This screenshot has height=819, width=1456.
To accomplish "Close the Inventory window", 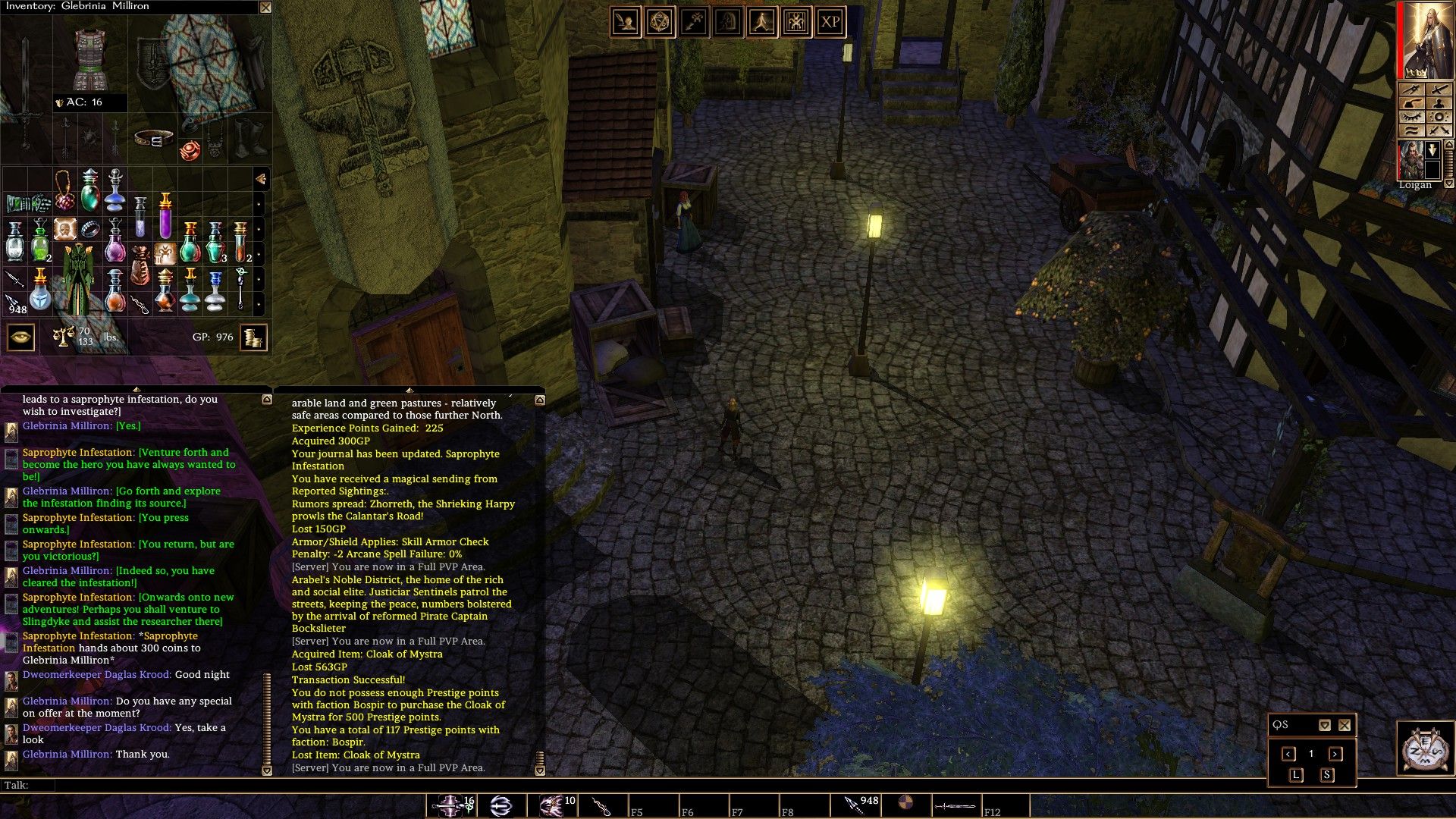I will click(265, 8).
